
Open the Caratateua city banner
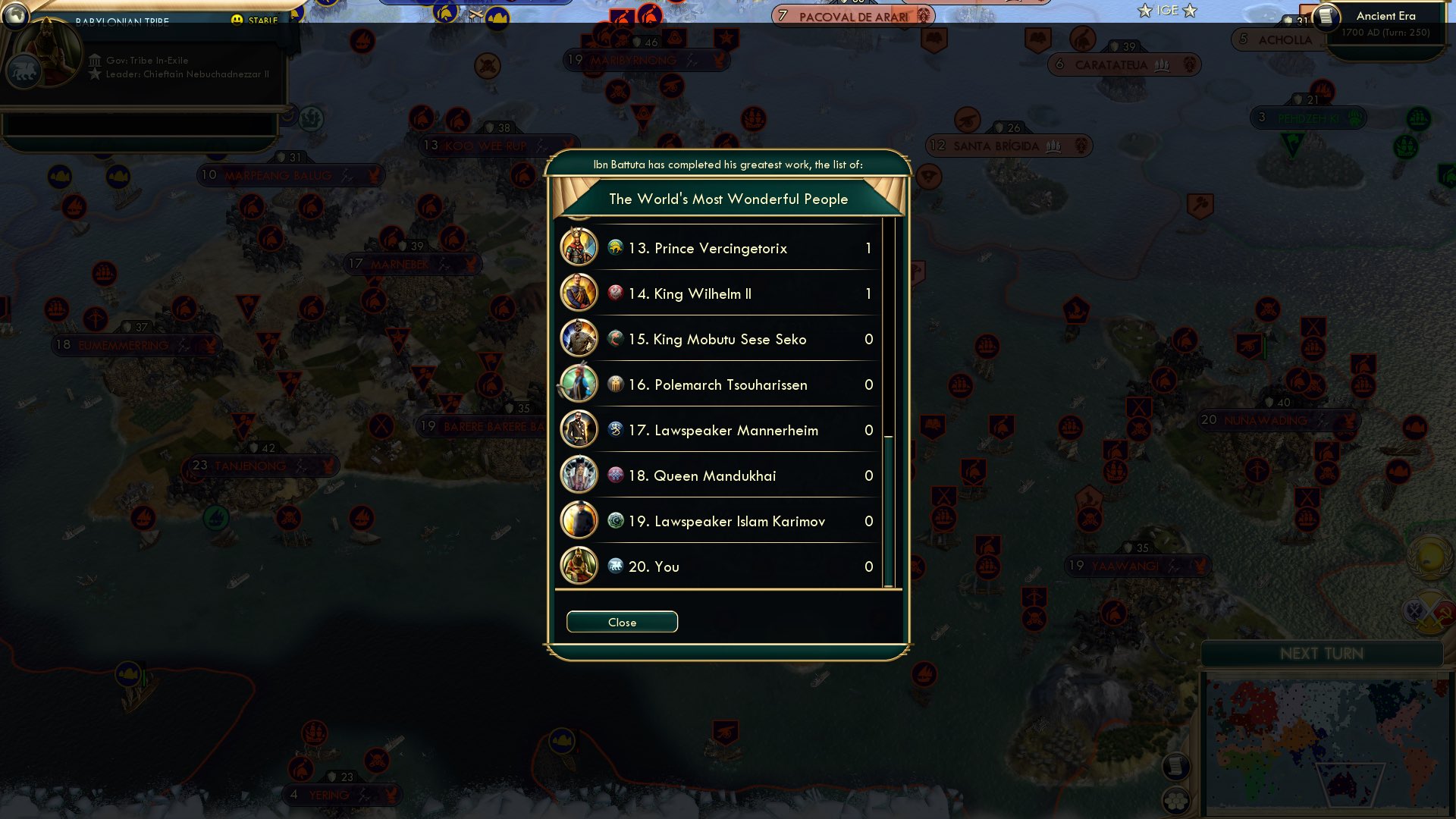(1122, 64)
